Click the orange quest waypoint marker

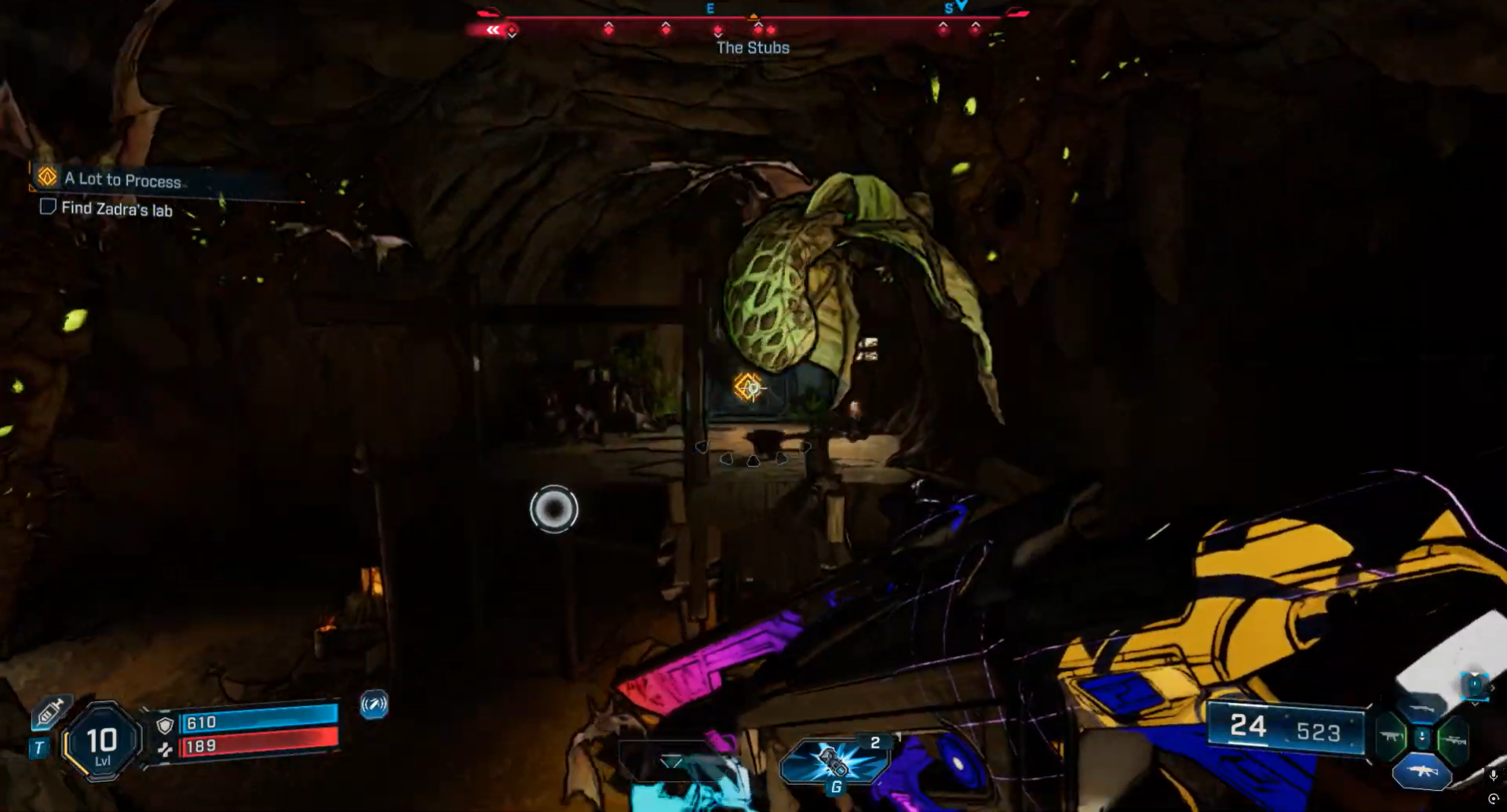[748, 387]
